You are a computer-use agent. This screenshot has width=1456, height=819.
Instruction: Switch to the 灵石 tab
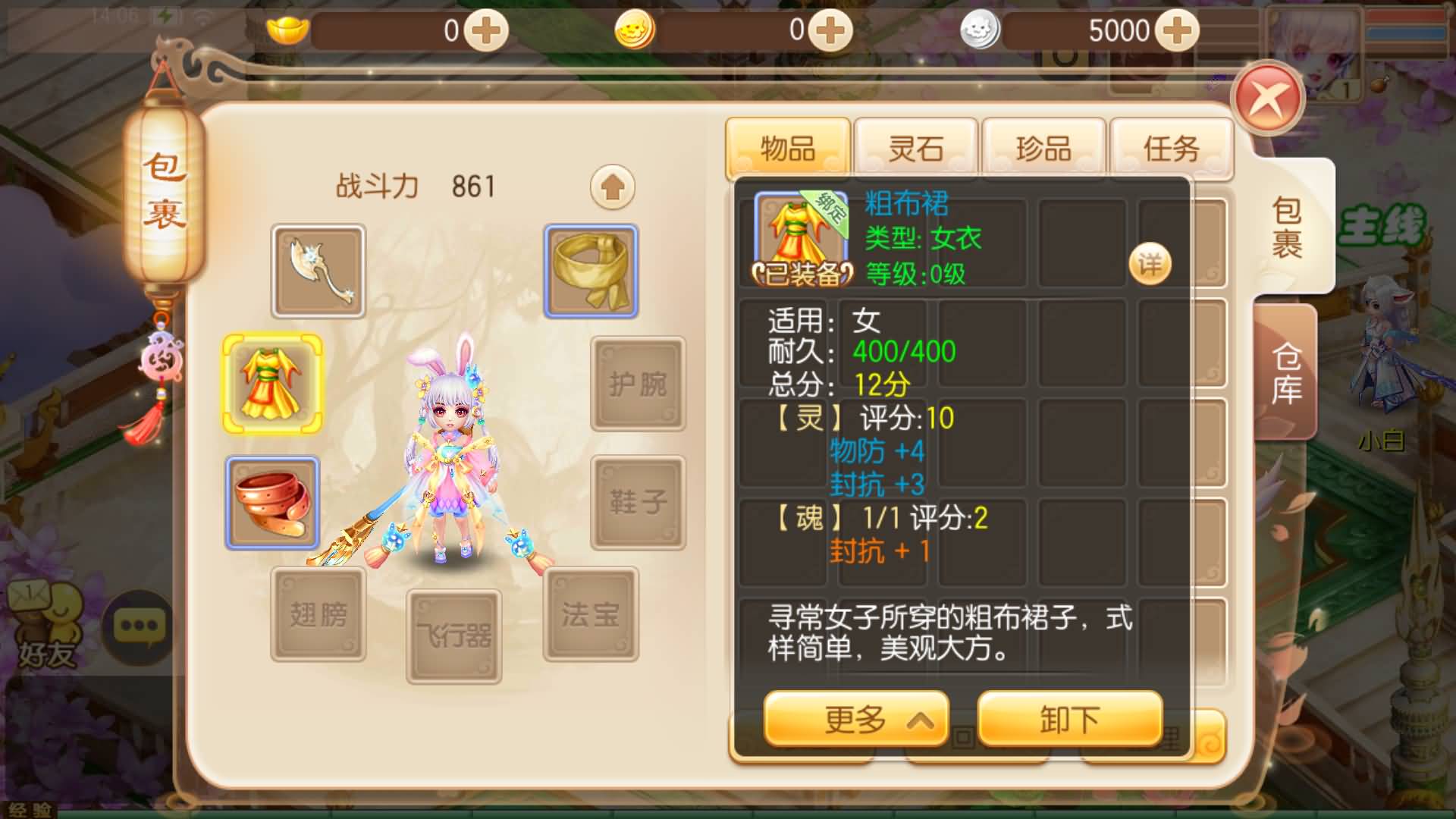[915, 147]
